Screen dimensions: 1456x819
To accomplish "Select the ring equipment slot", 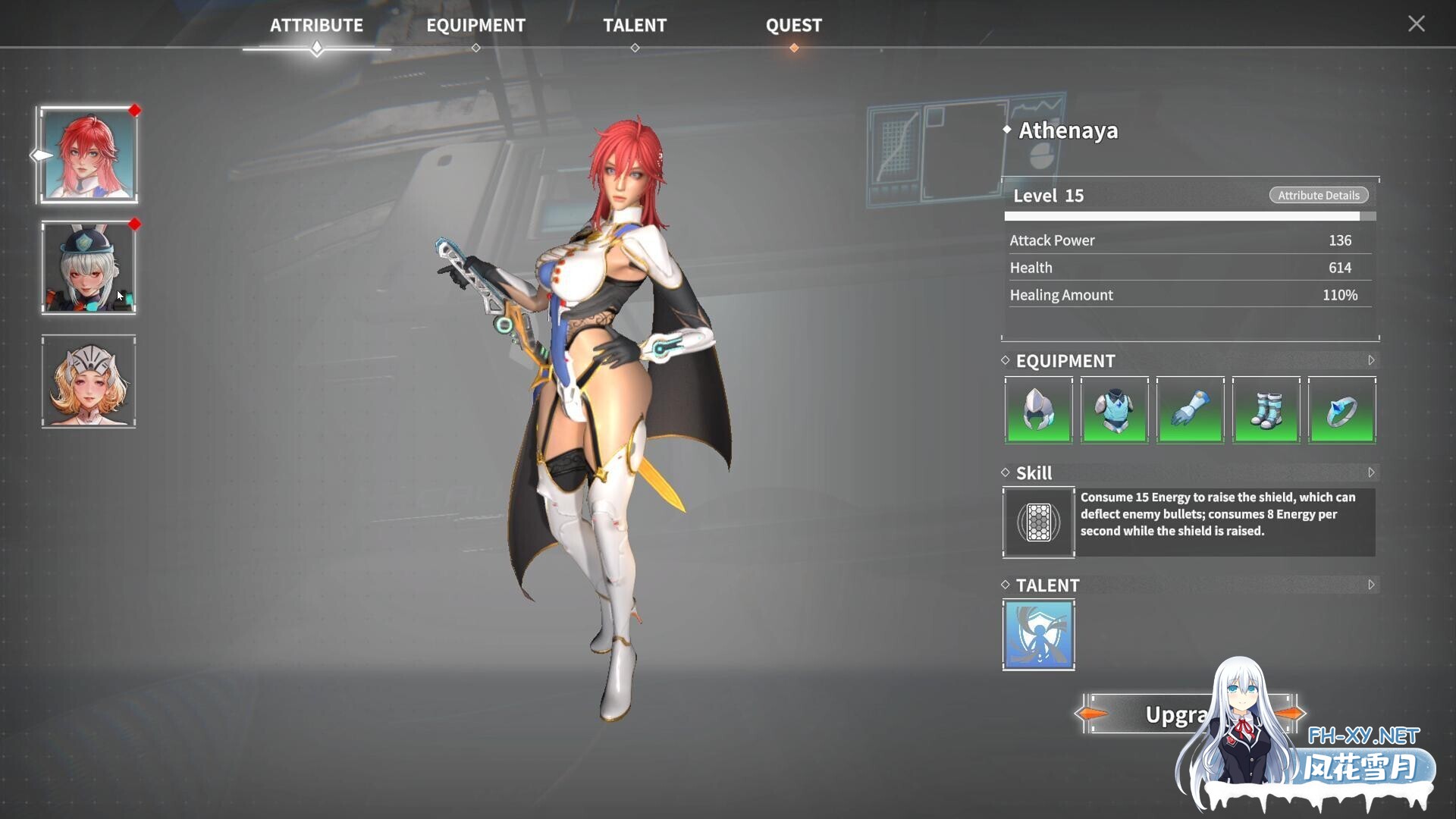I will coord(1341,410).
